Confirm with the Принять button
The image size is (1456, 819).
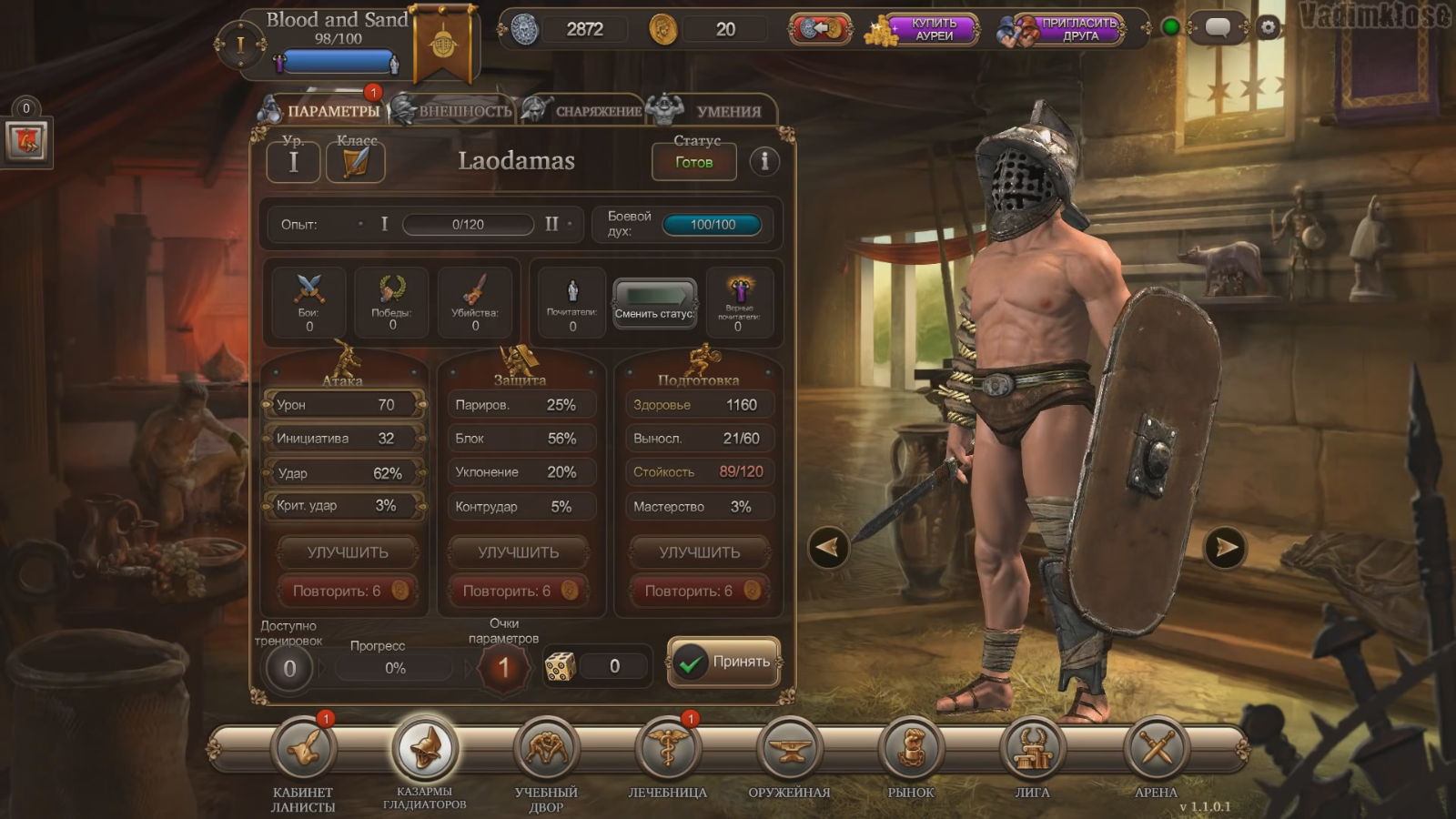pos(724,662)
